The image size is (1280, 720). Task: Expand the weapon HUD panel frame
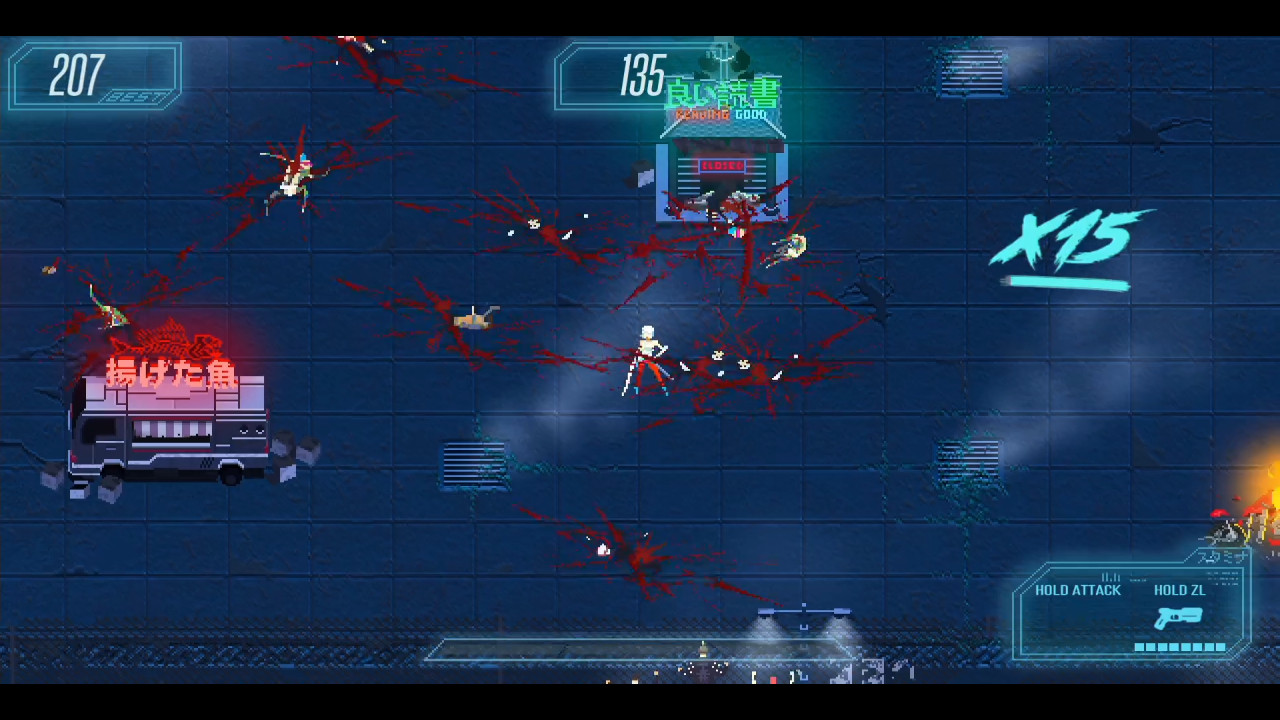pyautogui.click(x=1135, y=610)
